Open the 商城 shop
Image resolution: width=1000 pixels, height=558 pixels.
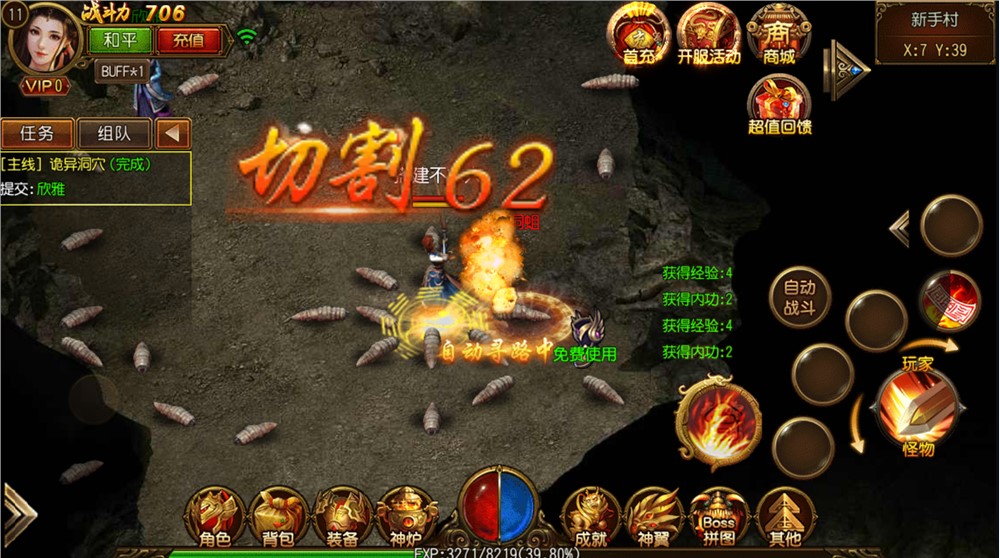[x=778, y=34]
